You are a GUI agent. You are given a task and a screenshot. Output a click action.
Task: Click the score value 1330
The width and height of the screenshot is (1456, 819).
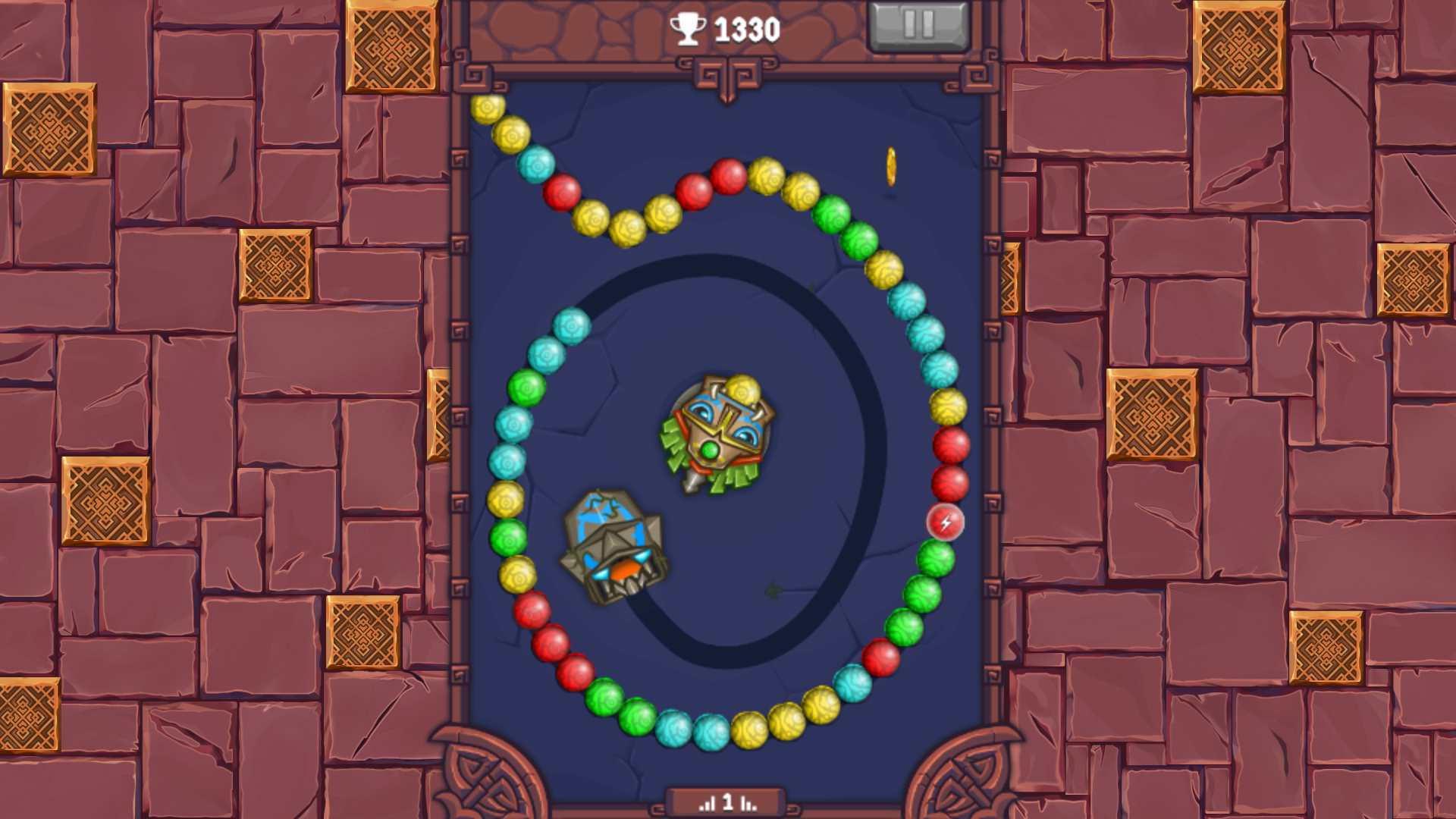745,28
